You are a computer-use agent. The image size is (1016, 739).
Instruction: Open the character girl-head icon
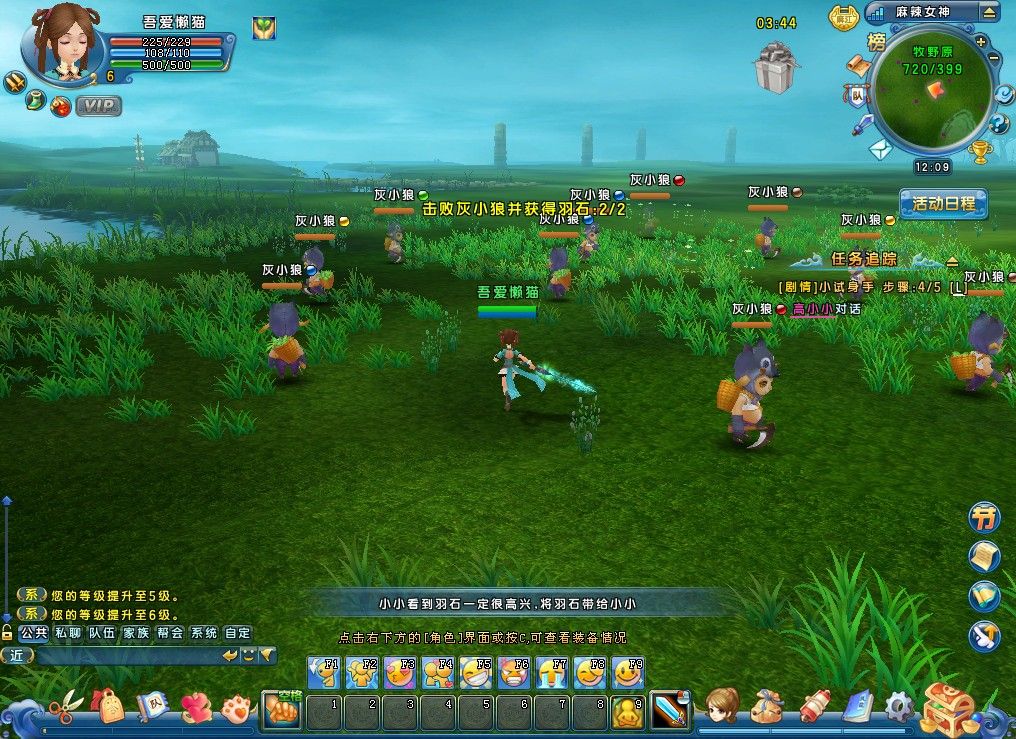click(721, 706)
